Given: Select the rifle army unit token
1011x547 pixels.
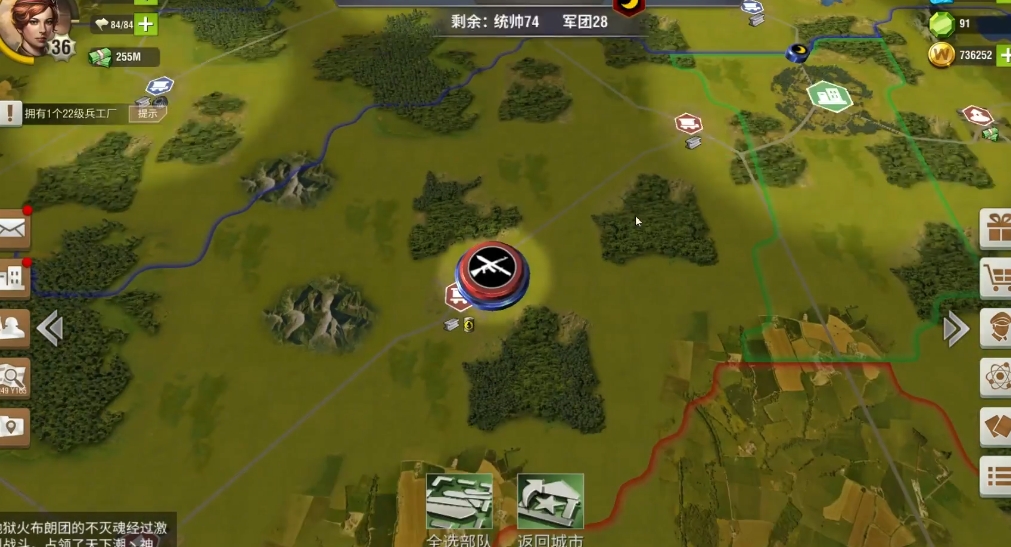Looking at the screenshot, I should [x=493, y=268].
